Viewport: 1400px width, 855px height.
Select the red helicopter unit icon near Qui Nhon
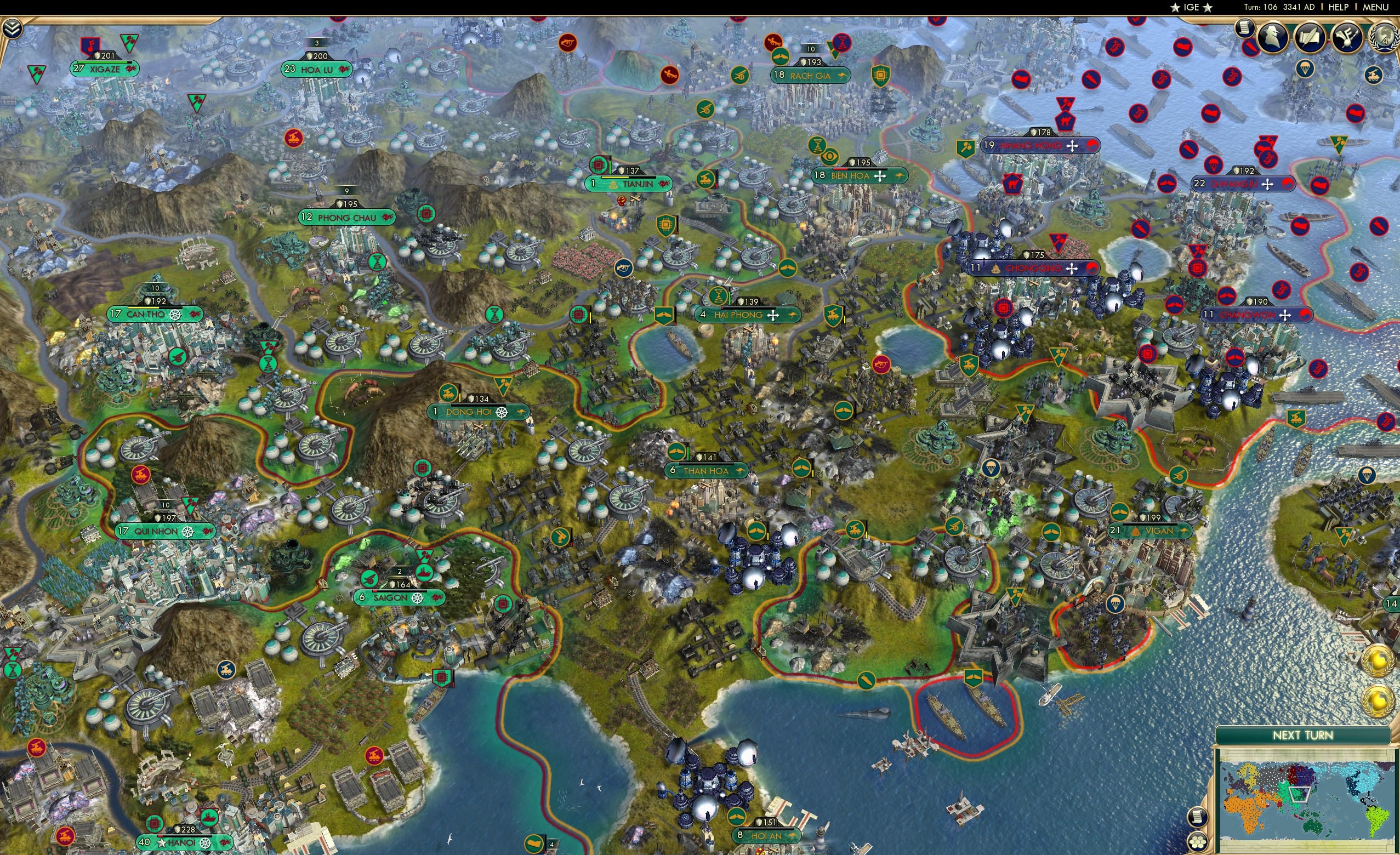click(140, 475)
